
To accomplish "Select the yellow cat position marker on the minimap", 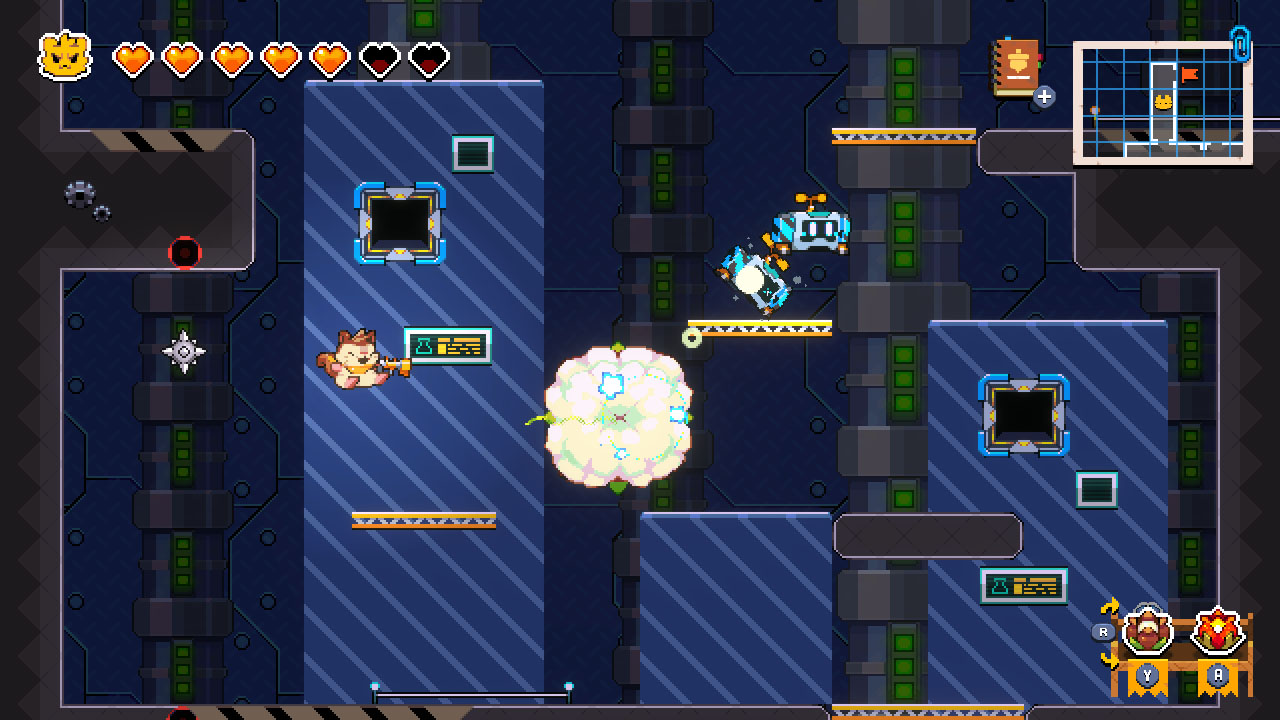I will pyautogui.click(x=1164, y=101).
